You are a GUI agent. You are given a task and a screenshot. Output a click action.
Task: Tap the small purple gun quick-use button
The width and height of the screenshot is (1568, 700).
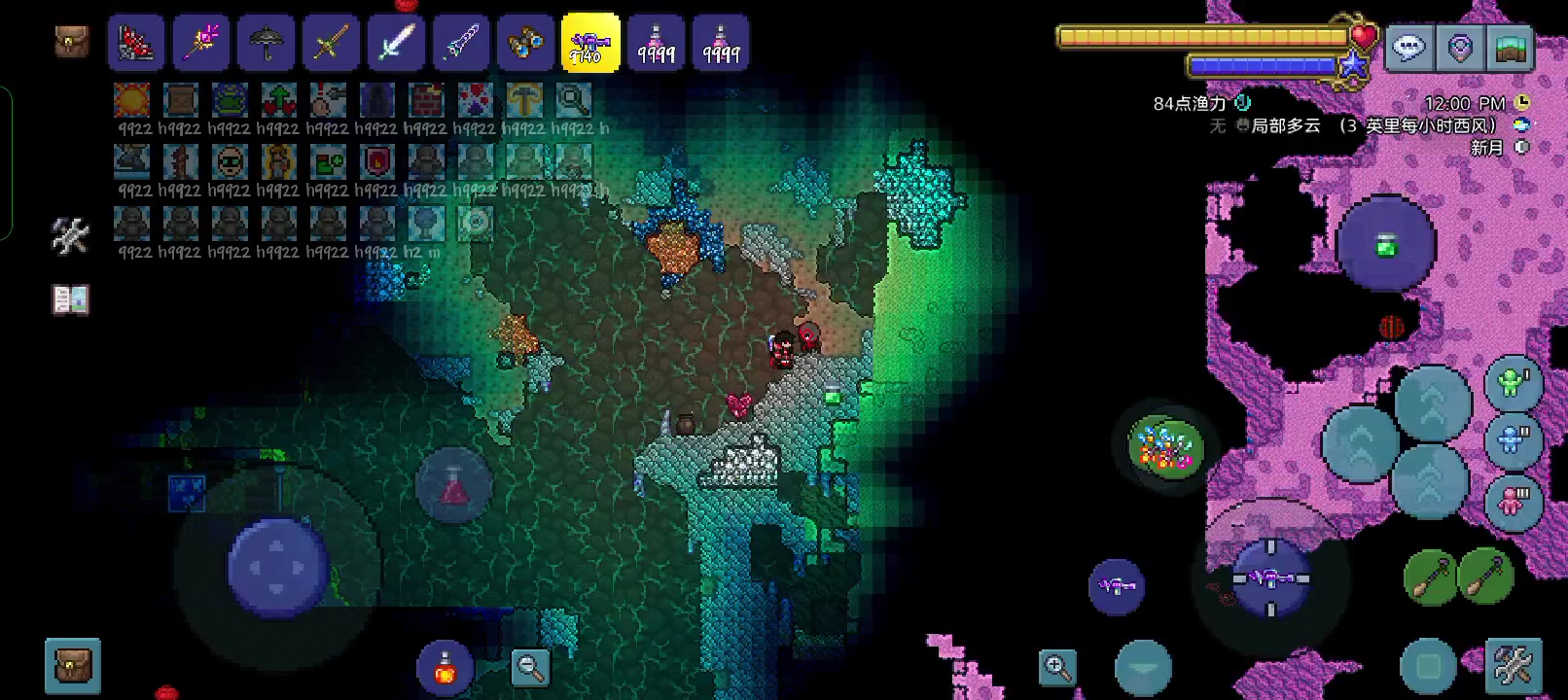coord(1116,586)
